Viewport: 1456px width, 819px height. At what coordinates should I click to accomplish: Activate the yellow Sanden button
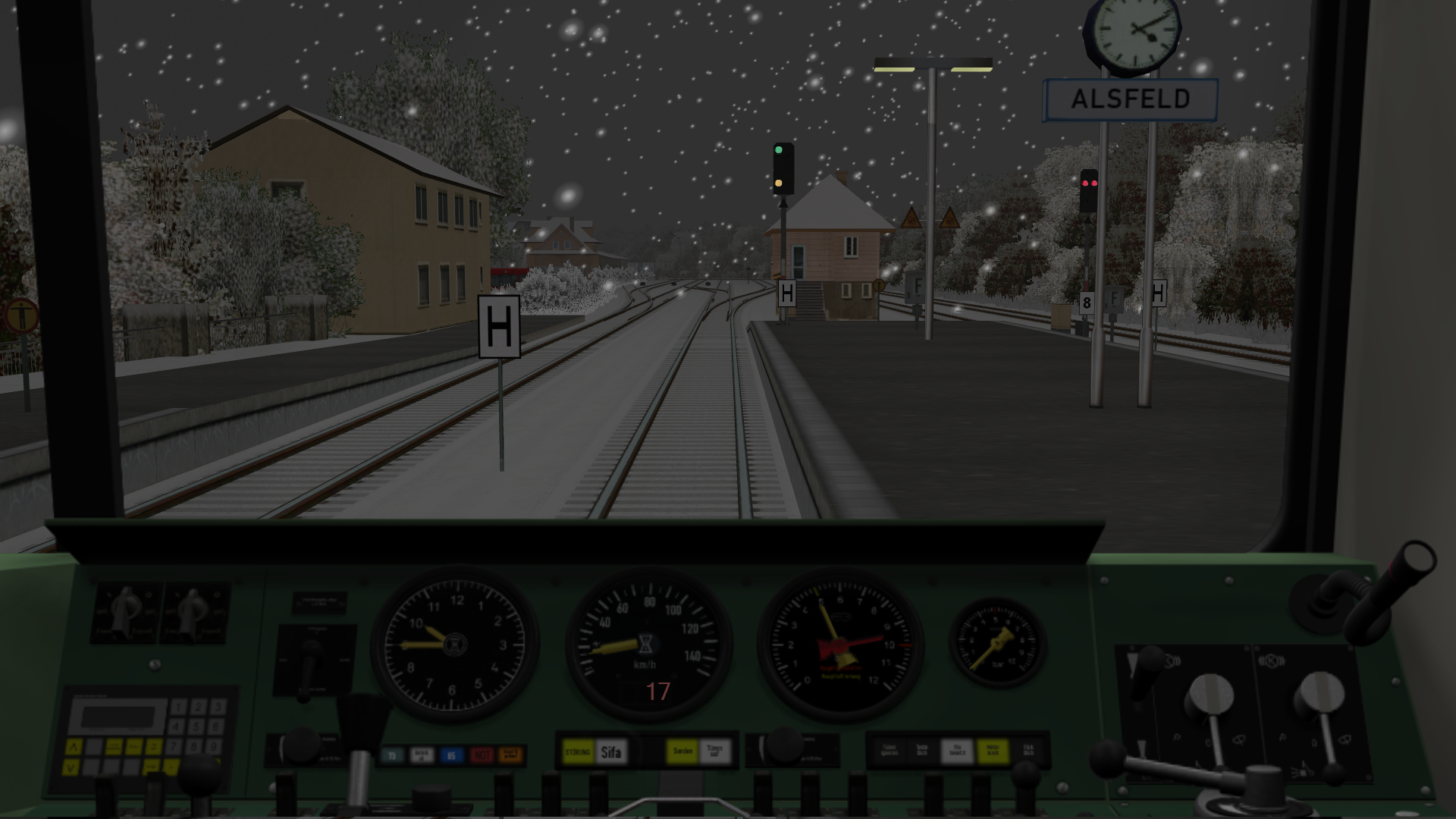point(682,752)
